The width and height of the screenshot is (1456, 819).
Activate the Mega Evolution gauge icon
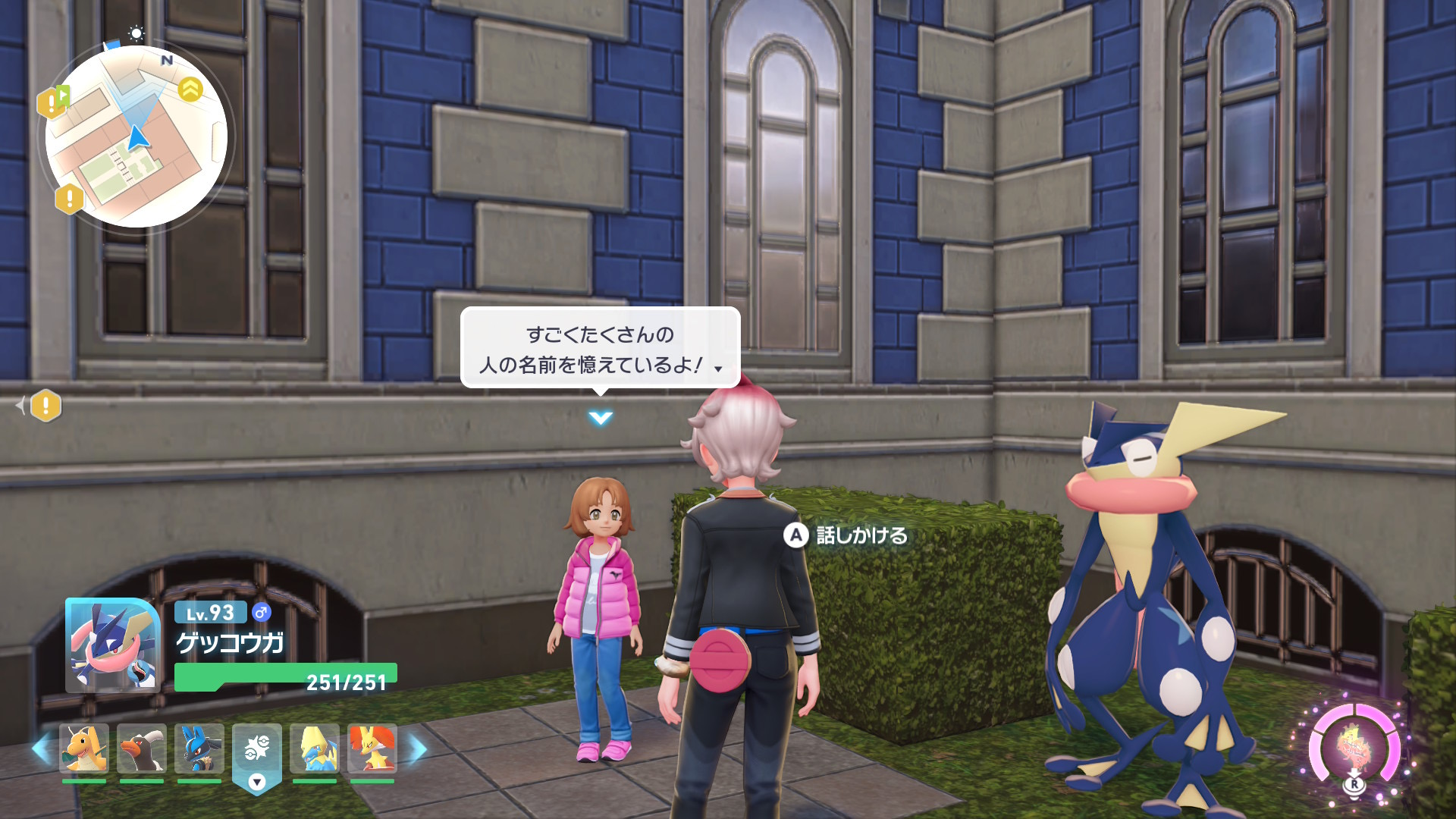tap(1354, 748)
